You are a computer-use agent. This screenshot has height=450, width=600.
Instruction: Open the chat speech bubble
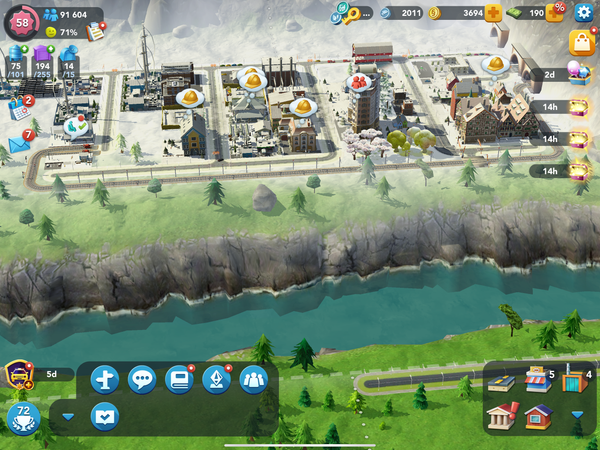[x=142, y=380]
